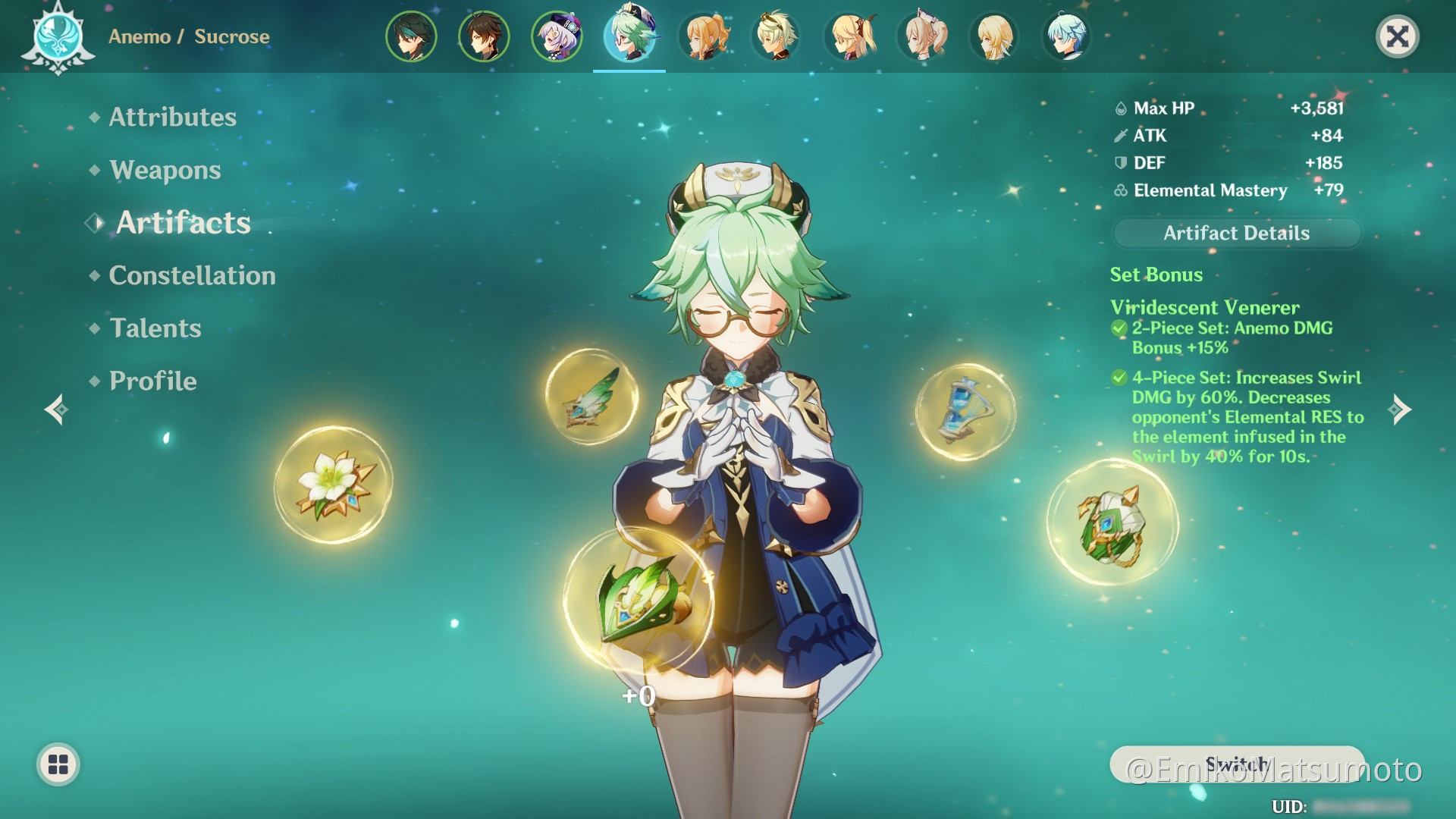Select Xiao's portrait in the character bar
Screen dimensions: 1456x819
coord(411,36)
